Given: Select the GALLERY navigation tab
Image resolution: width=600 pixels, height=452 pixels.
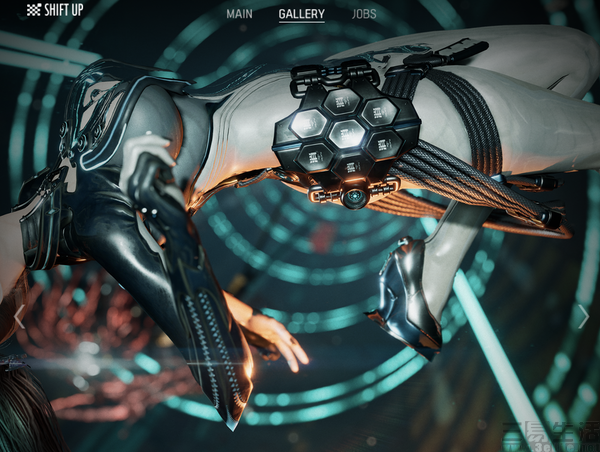Looking at the screenshot, I should [x=301, y=15].
